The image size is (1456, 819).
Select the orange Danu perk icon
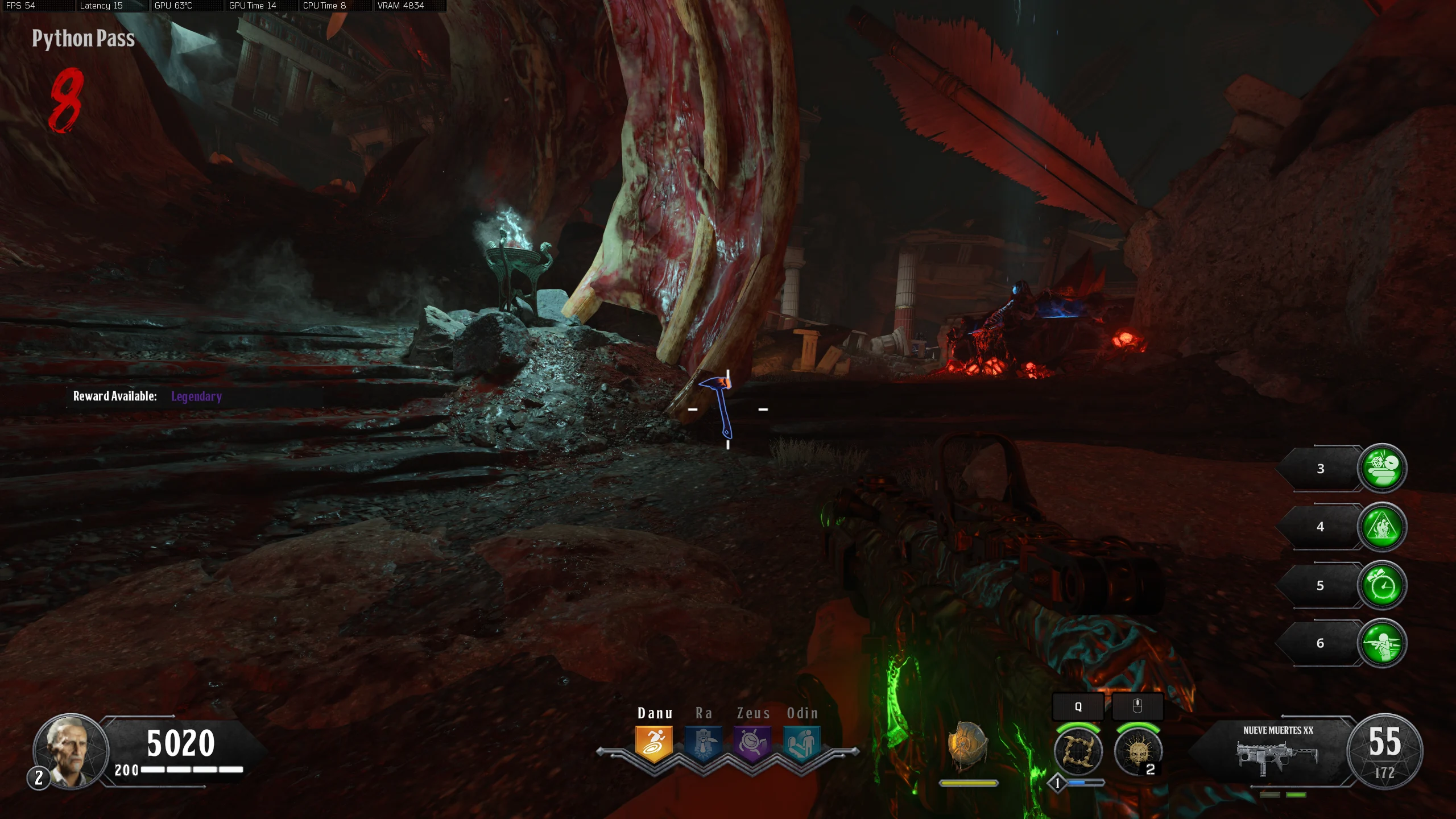pos(654,743)
